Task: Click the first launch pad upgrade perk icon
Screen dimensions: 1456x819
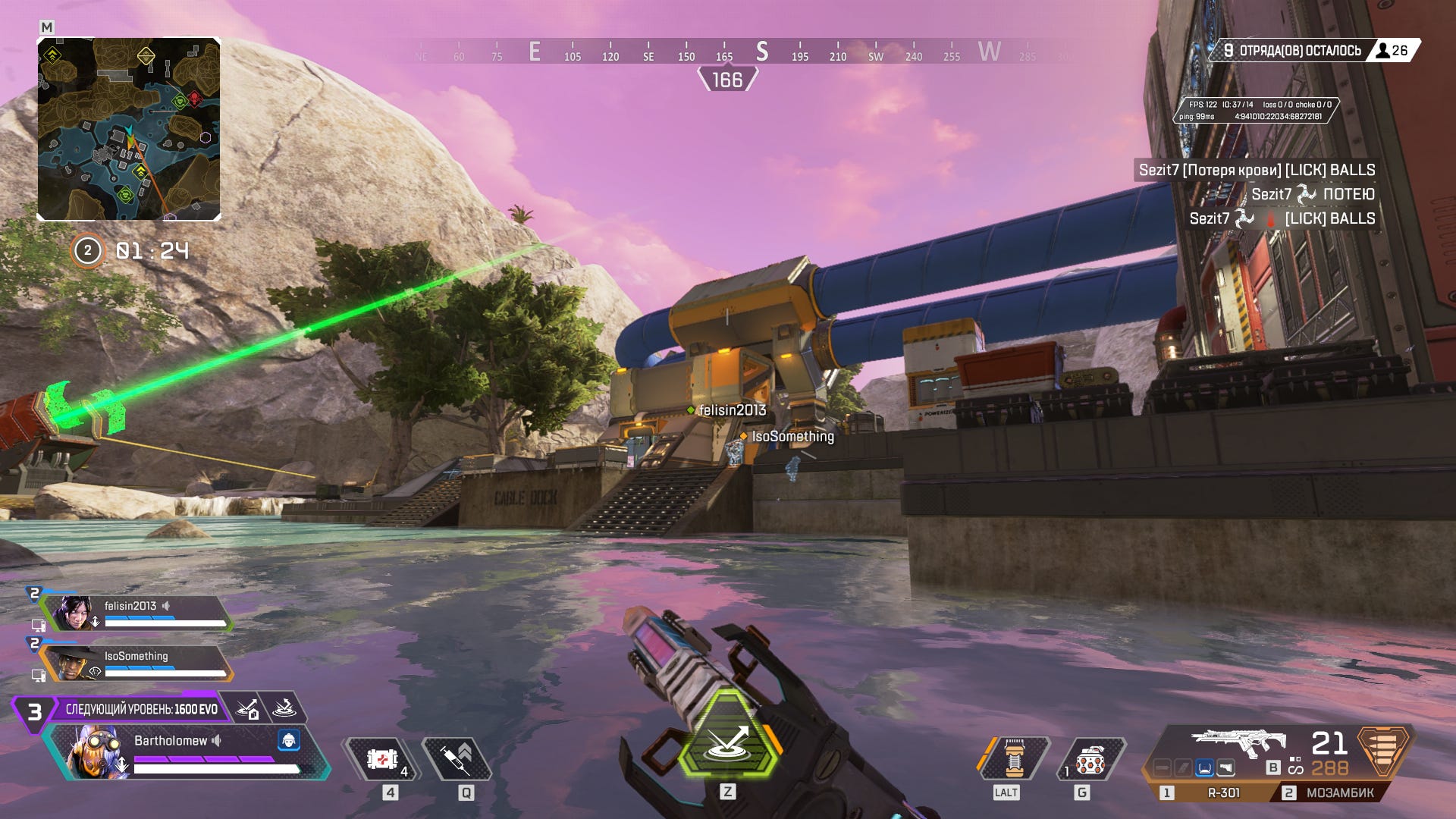Action: tap(248, 709)
